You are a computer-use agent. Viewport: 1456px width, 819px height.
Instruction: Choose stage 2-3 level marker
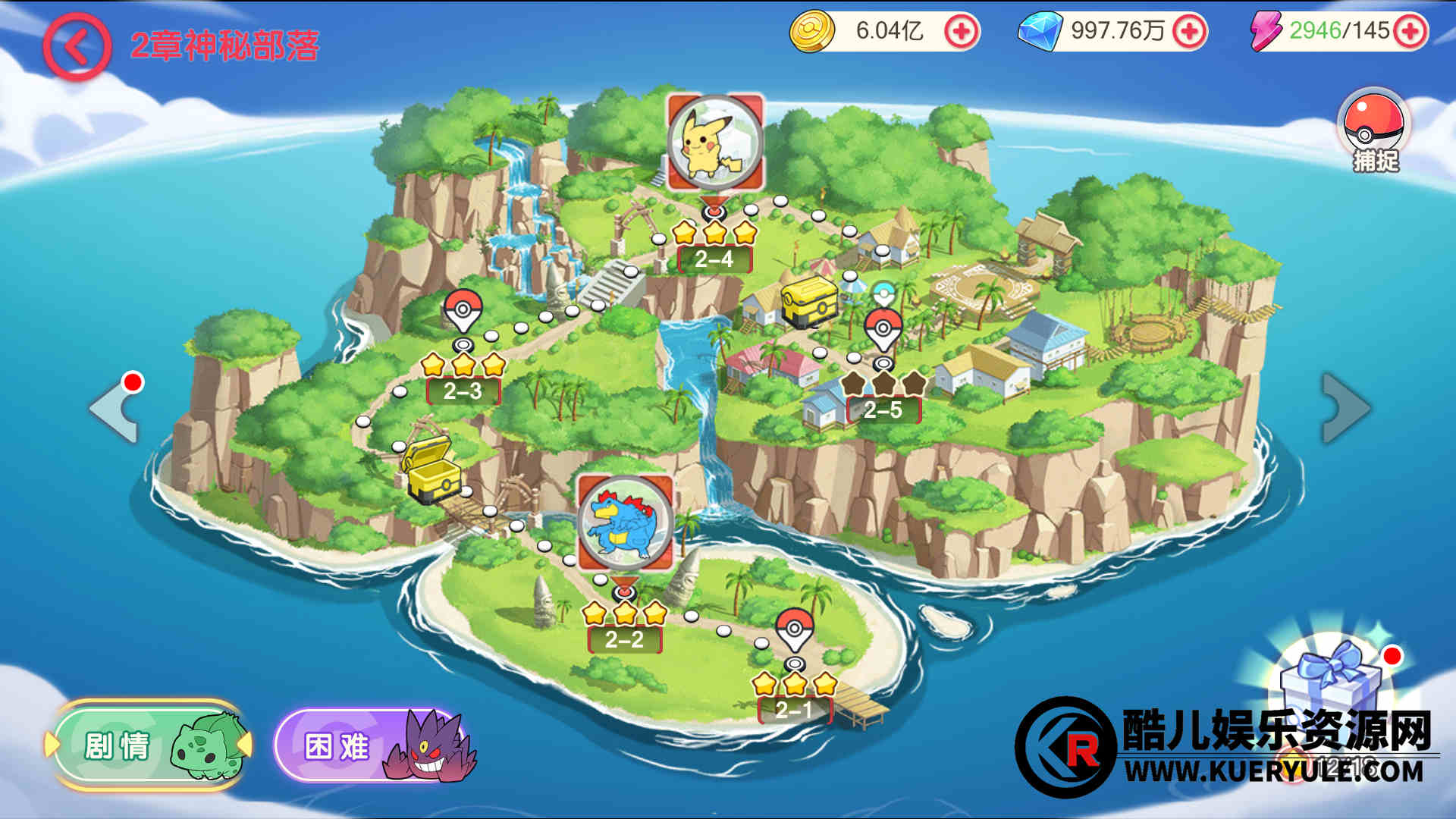[463, 391]
